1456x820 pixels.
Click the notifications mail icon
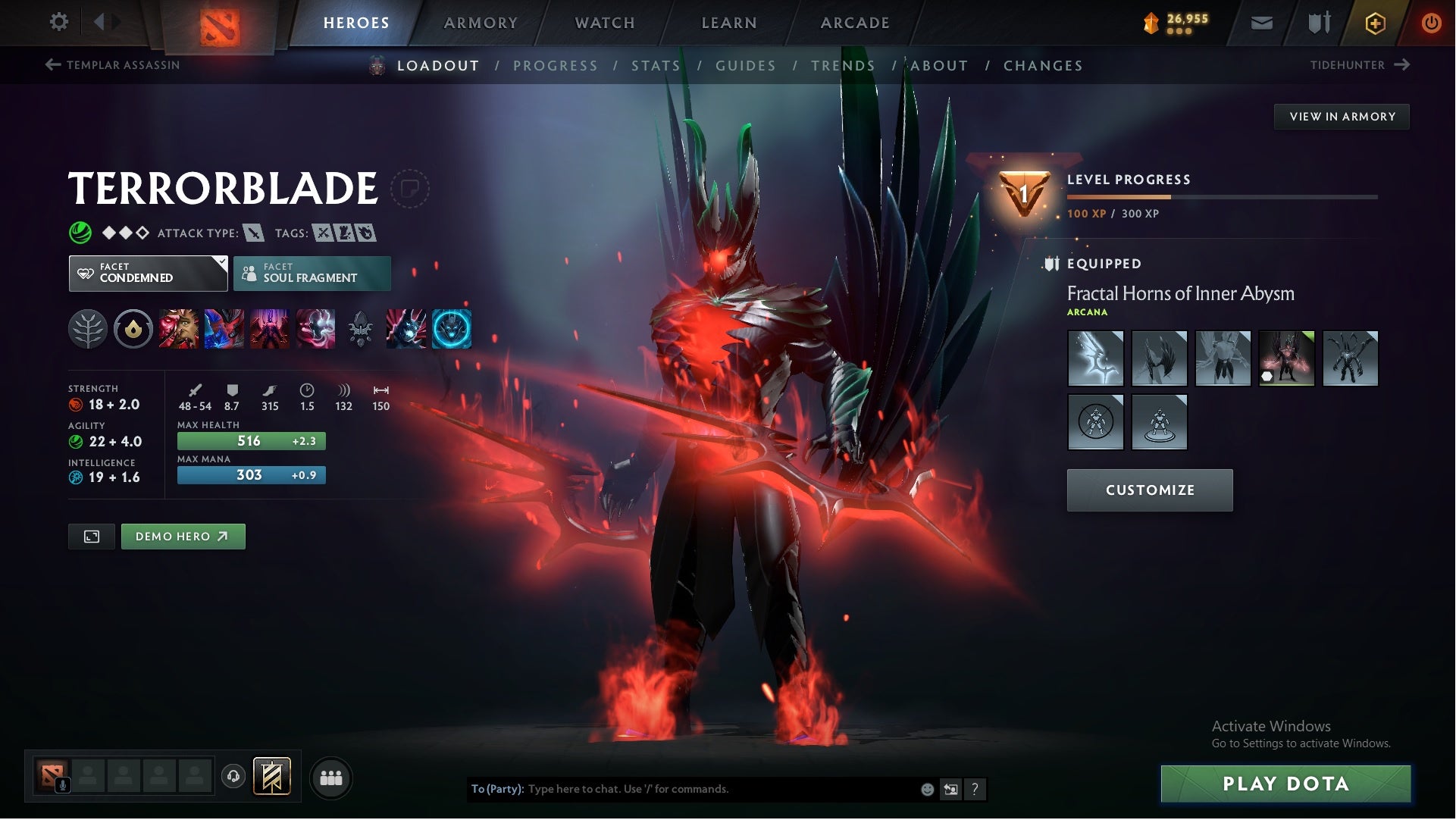tap(1261, 23)
